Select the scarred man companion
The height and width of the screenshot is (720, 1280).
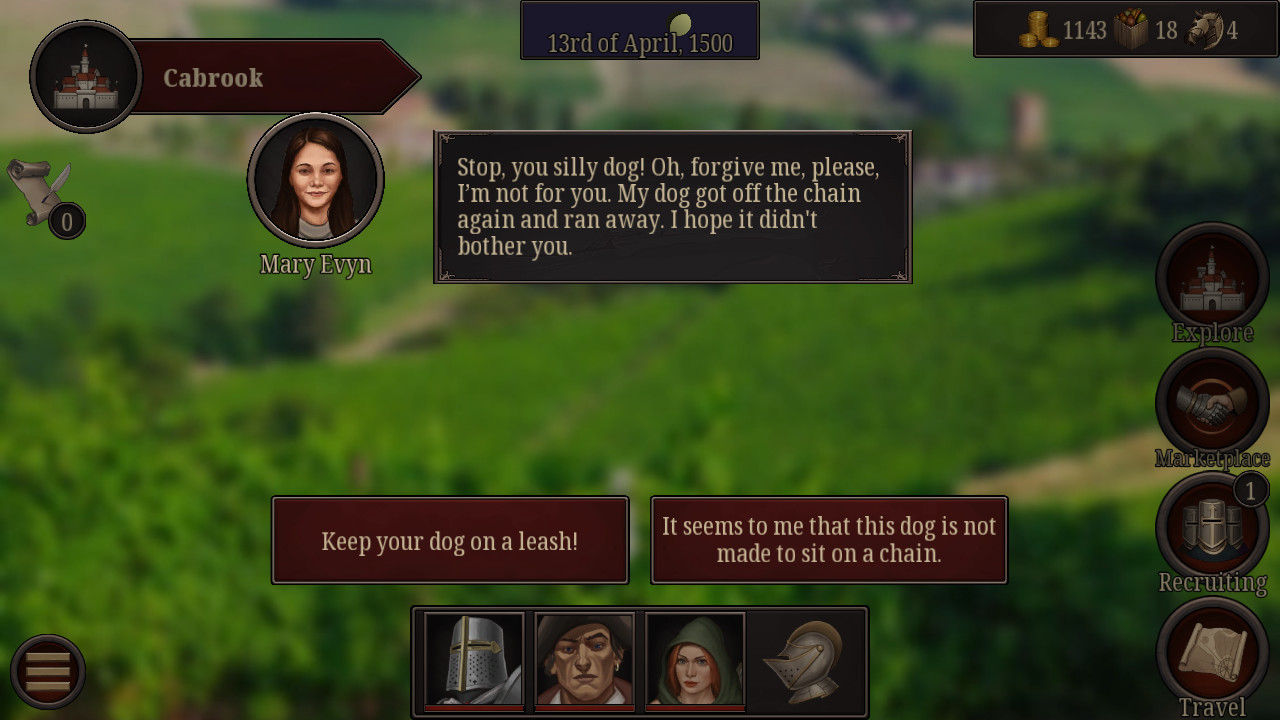pos(584,660)
